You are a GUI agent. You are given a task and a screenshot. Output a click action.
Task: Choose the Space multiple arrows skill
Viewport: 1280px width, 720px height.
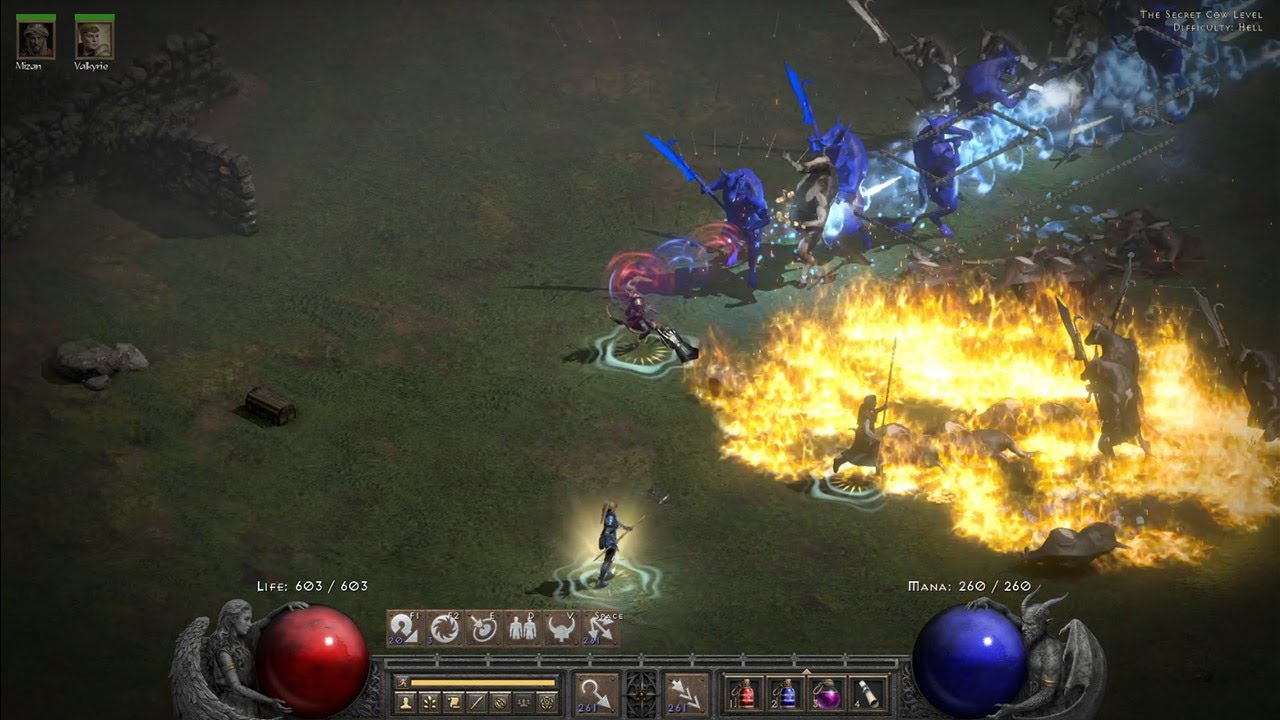coord(601,629)
